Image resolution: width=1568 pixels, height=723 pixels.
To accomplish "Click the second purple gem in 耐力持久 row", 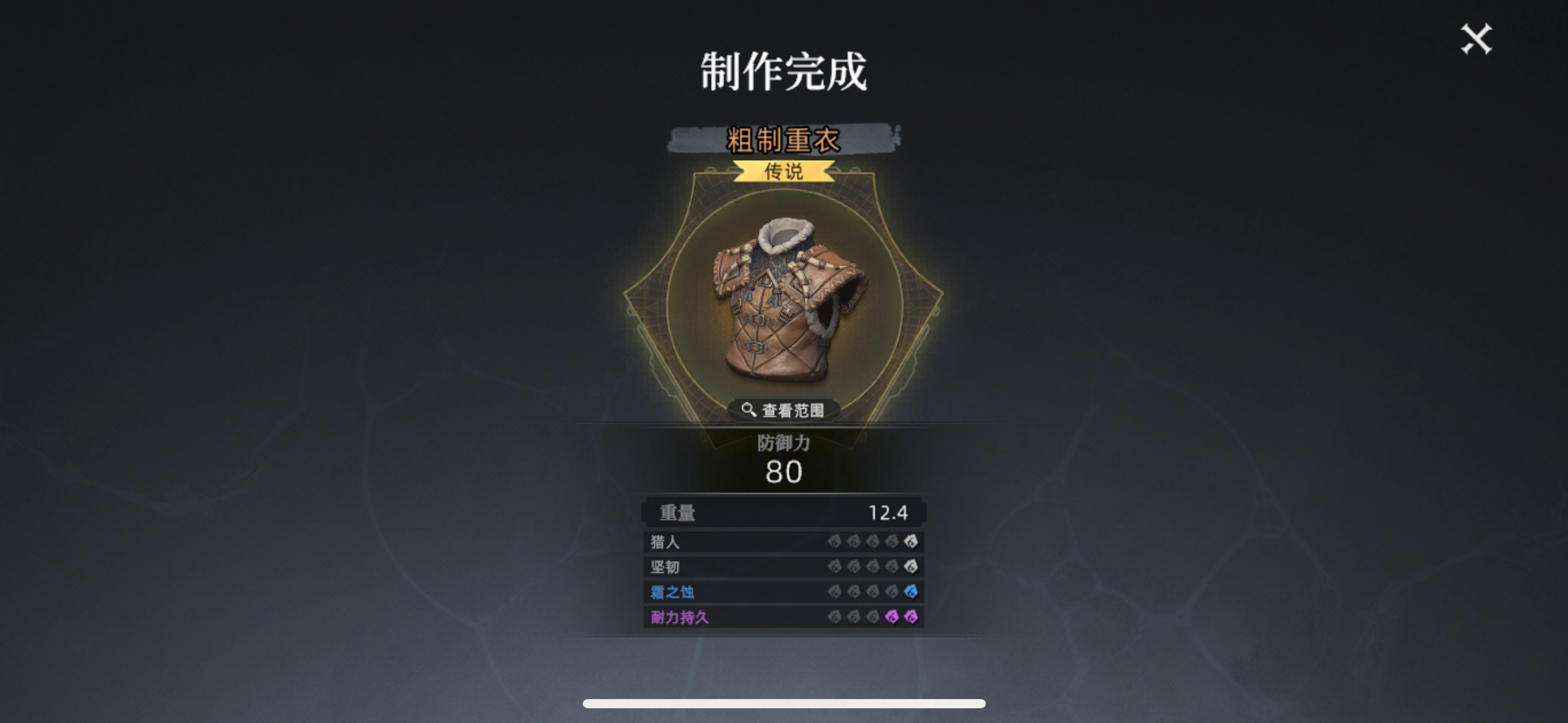I will [912, 616].
